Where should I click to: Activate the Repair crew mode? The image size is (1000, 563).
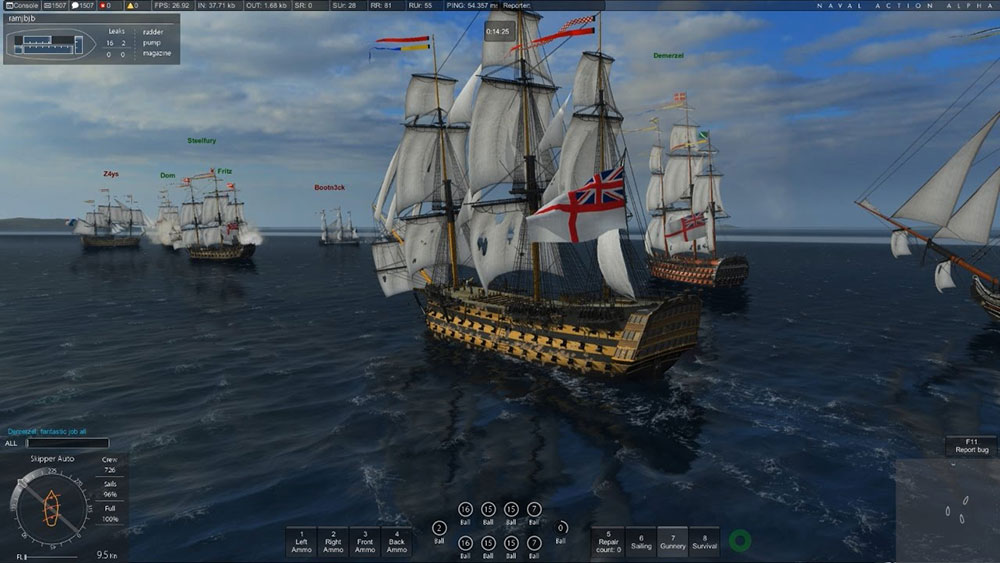pos(608,542)
